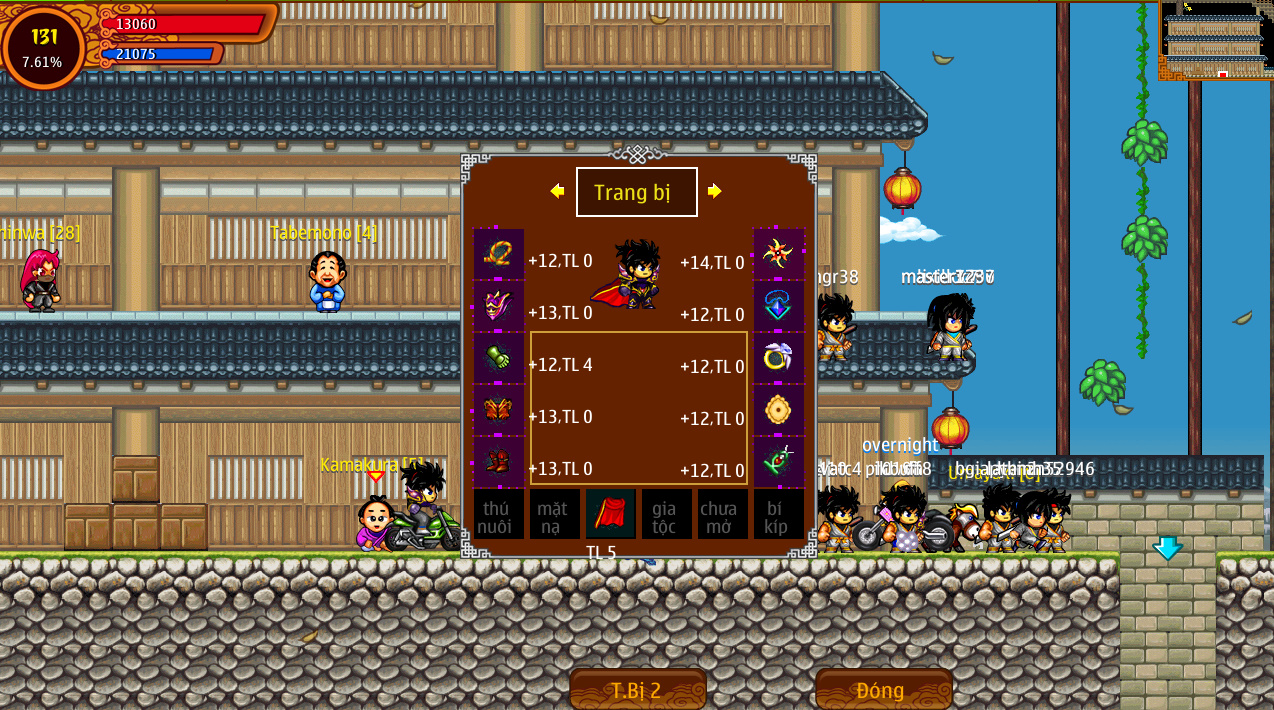Screen dimensions: 1274x710
Task: Select the blue gem necklace slot
Action: (x=778, y=306)
